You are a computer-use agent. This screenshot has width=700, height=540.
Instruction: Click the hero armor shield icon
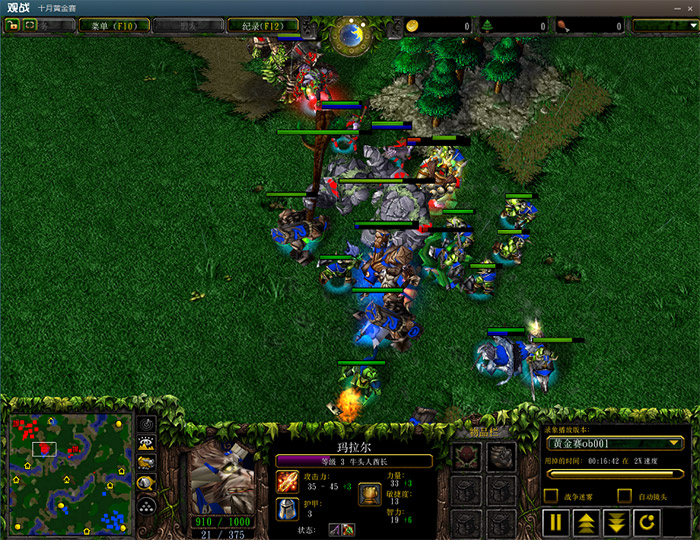pyautogui.click(x=287, y=508)
